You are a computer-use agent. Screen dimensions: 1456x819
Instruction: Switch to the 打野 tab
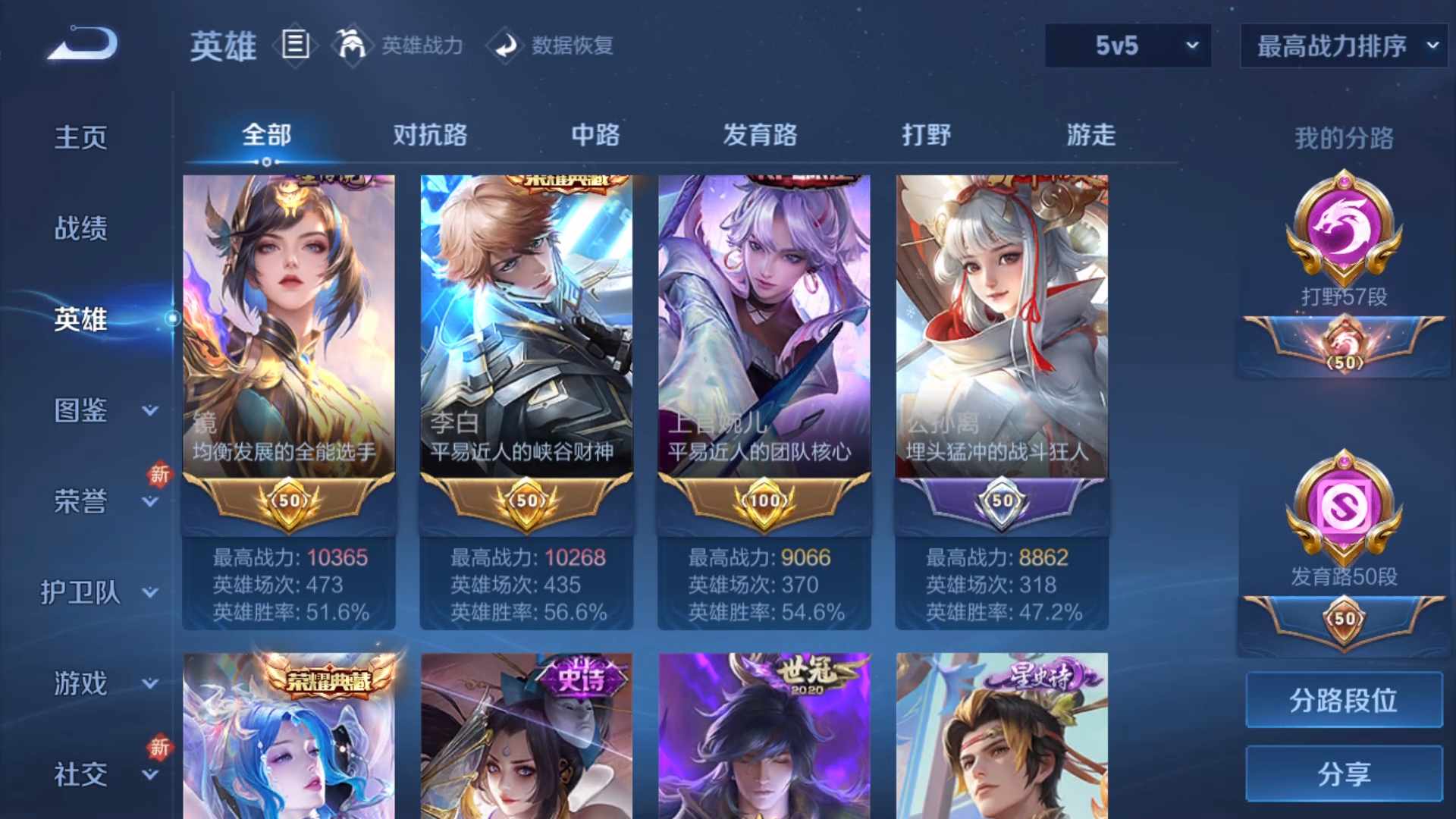[927, 135]
